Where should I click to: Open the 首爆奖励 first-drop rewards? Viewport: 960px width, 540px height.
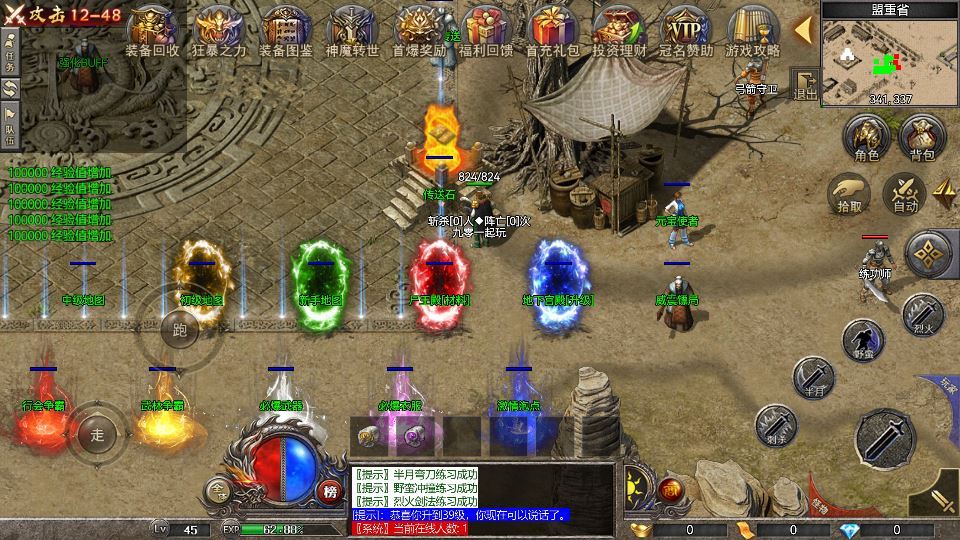(418, 29)
